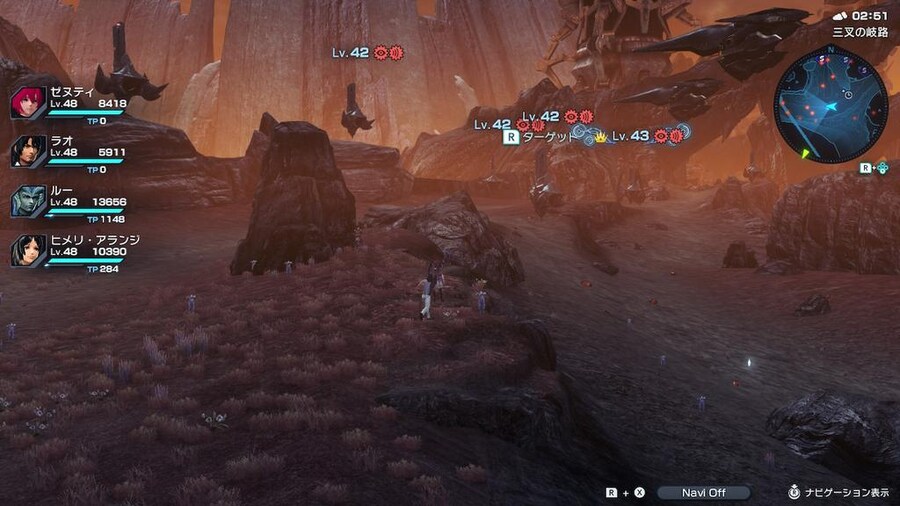Select party member ゼヌティ portrait
Viewport: 900px width, 506px height.
tap(29, 102)
